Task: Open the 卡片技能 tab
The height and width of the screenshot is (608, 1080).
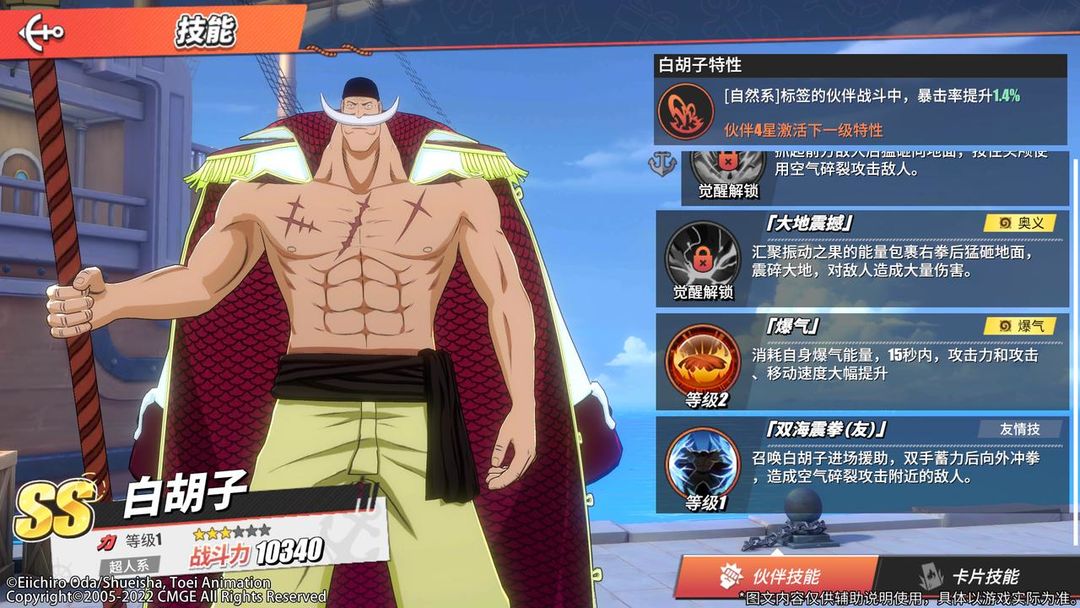Action: [970, 576]
